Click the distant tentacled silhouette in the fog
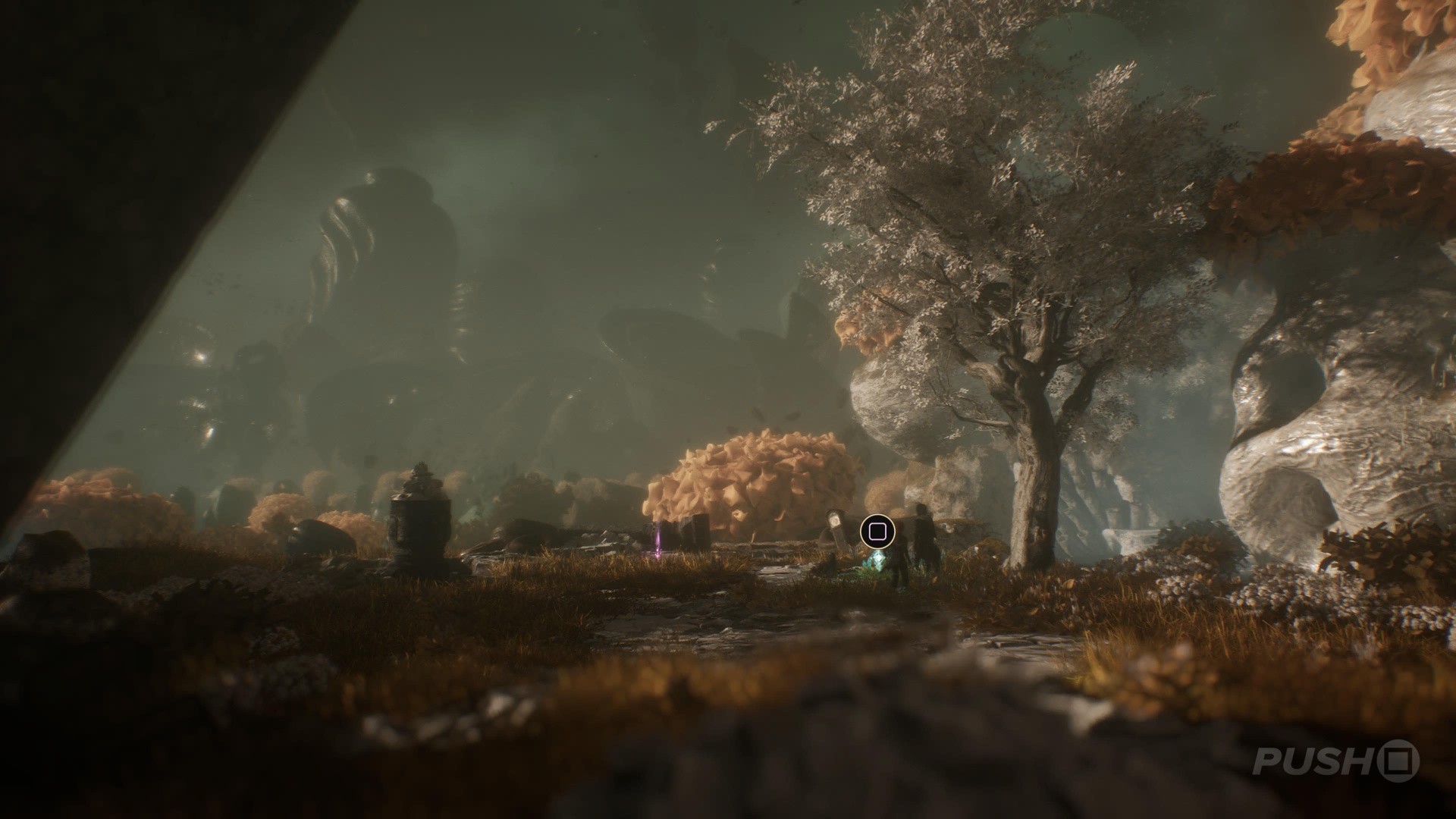The image size is (1456, 819). tap(394, 243)
